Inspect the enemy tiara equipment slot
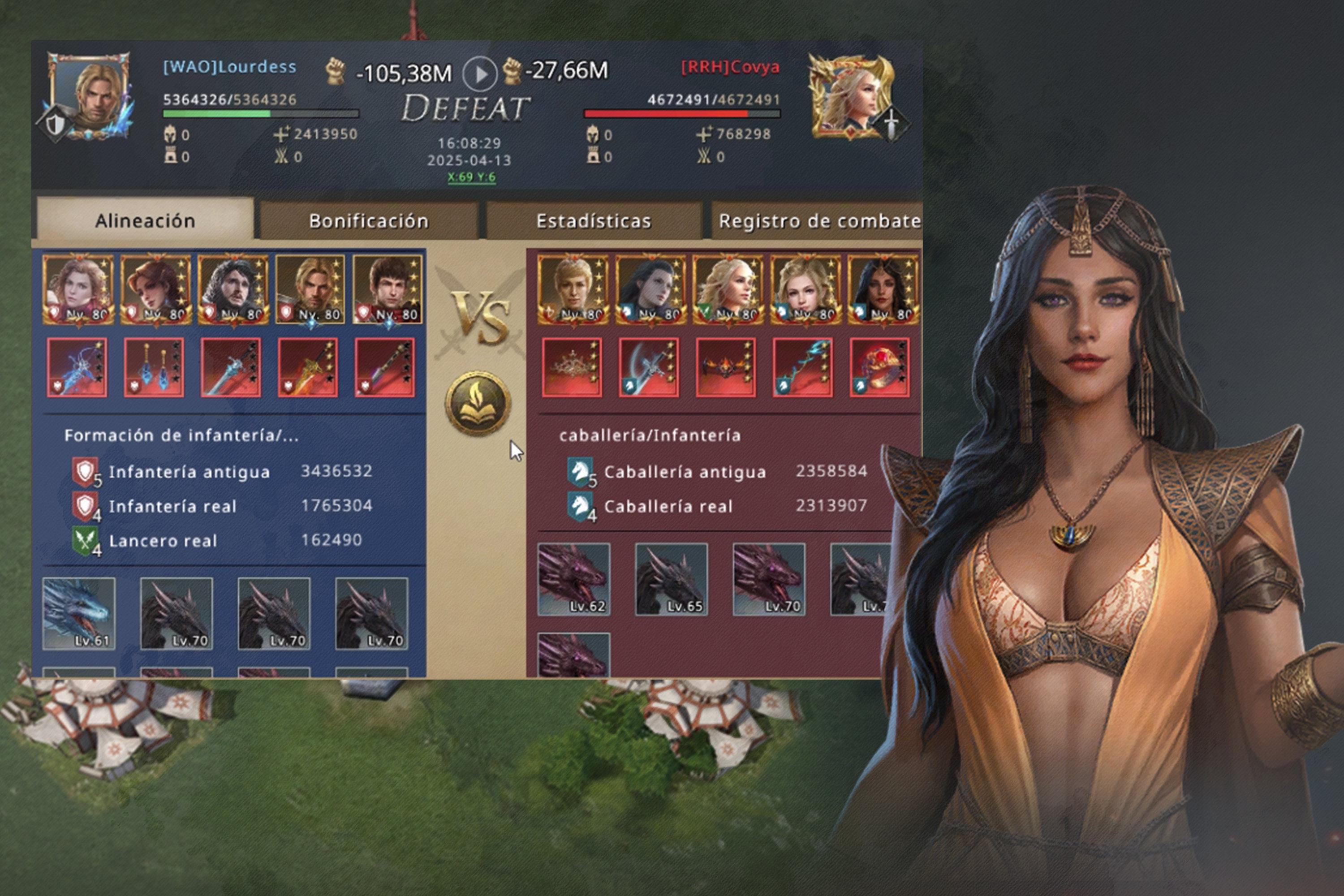This screenshot has height=896, width=1344. click(572, 367)
